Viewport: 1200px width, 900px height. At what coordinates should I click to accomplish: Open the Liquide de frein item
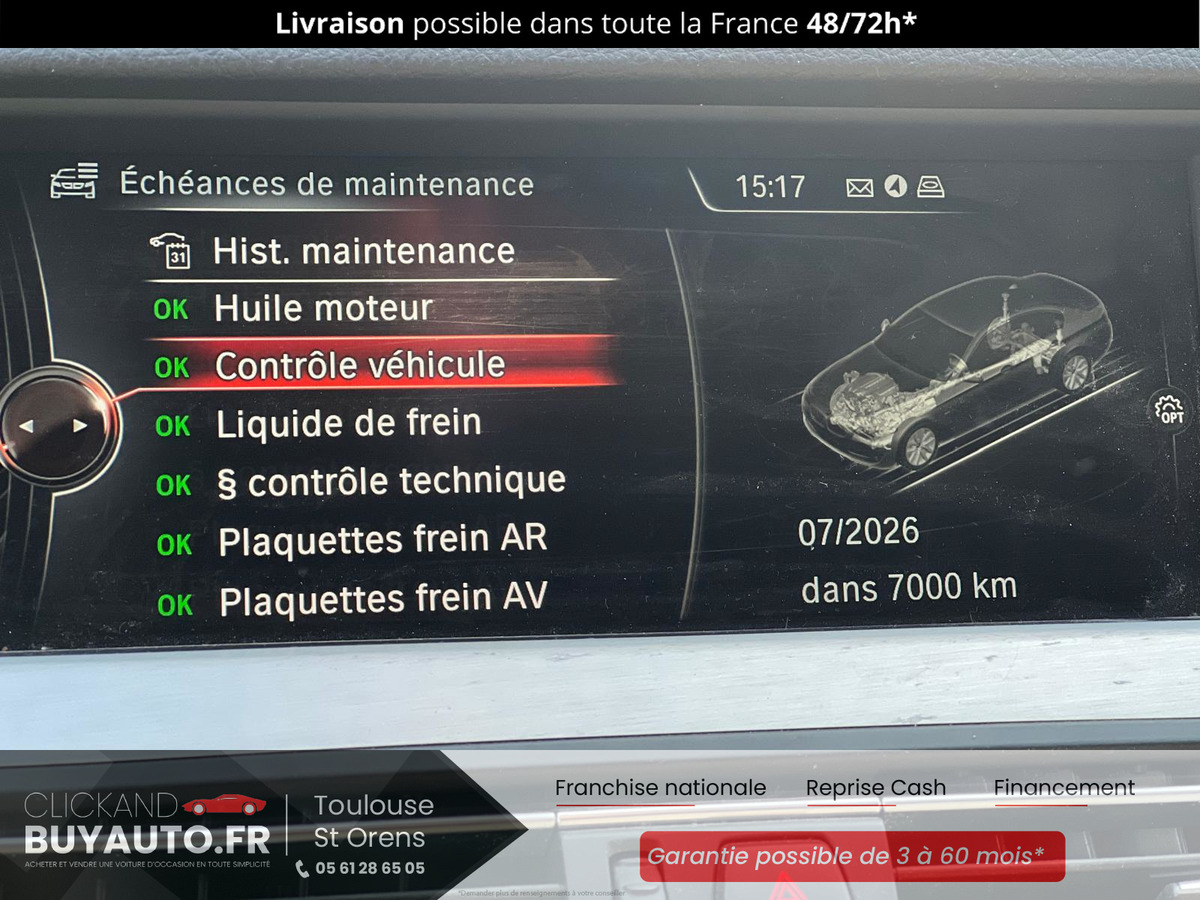coord(348,424)
